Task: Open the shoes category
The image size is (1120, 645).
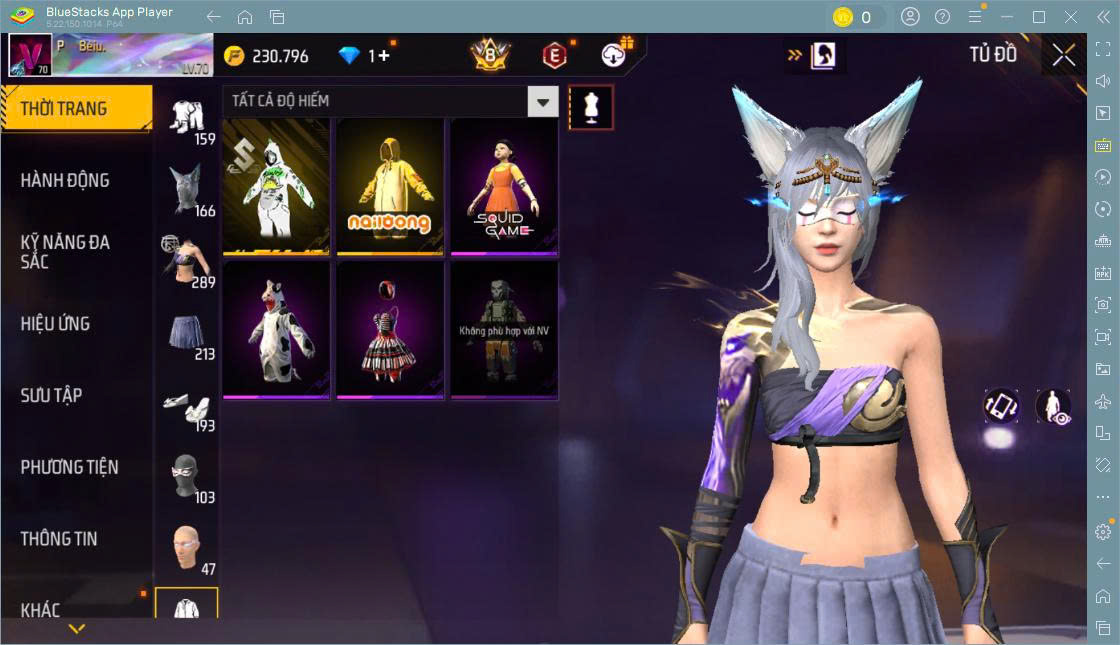Action: click(187, 405)
